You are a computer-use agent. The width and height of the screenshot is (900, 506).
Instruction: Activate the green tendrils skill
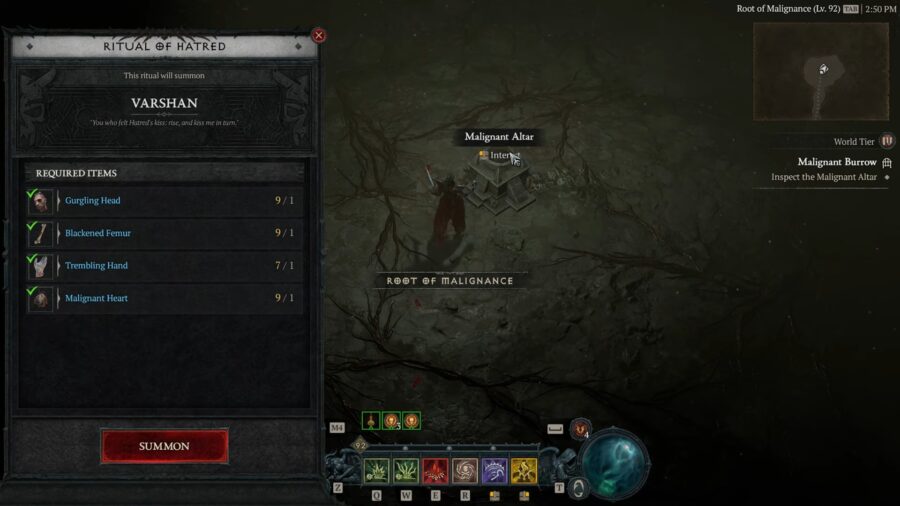click(406, 471)
